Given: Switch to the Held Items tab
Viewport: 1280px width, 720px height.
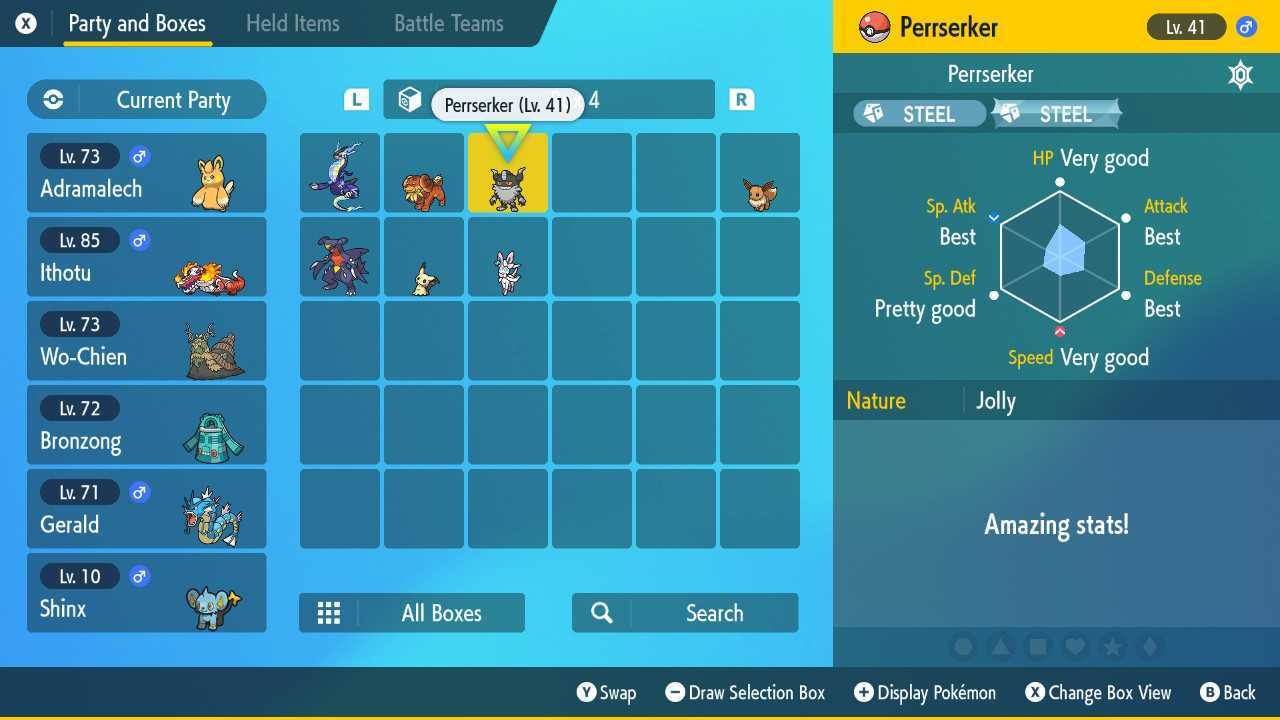Looking at the screenshot, I should [x=292, y=23].
